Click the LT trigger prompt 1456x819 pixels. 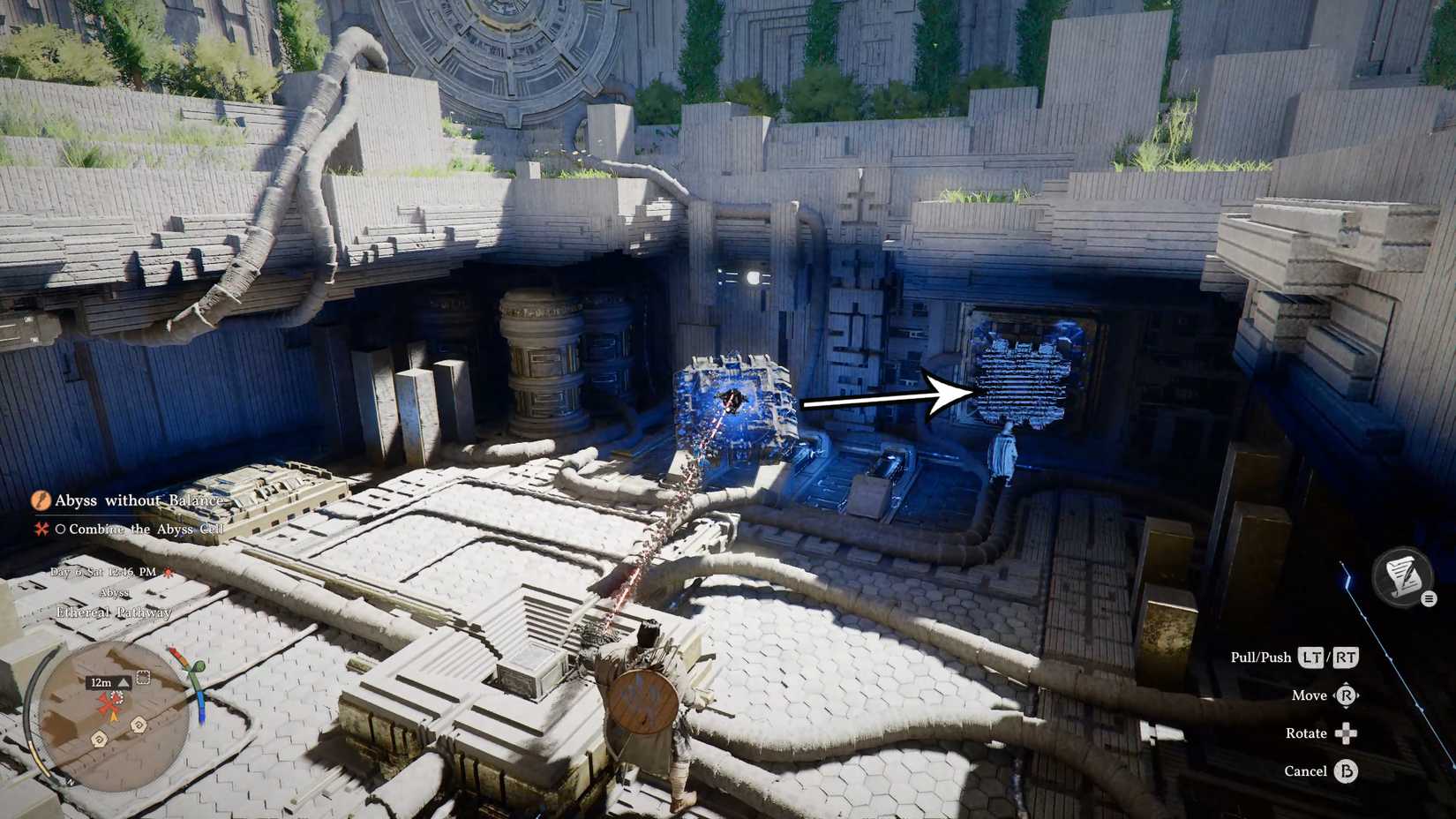[1313, 657]
